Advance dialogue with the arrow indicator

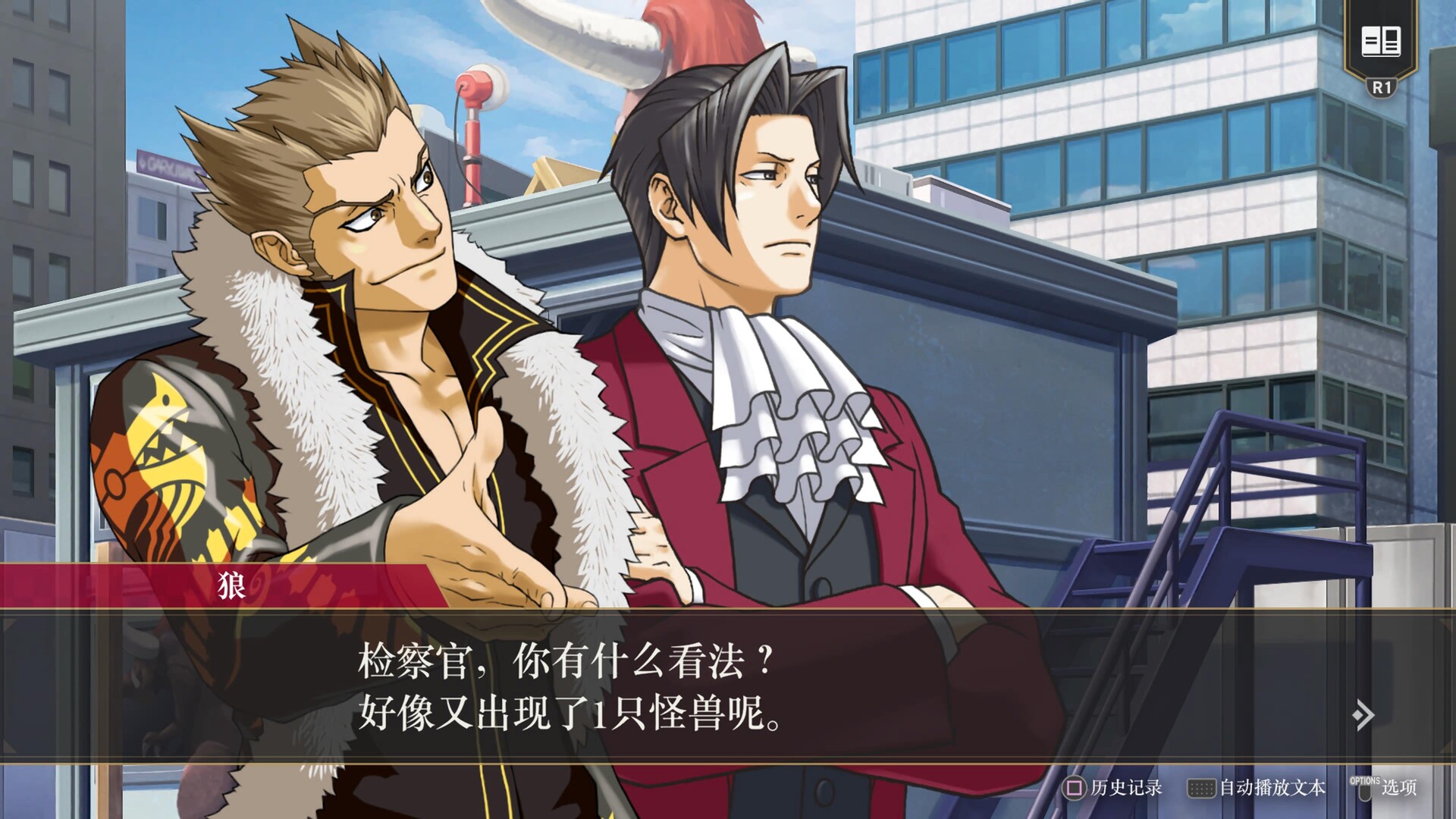pyautogui.click(x=1363, y=714)
